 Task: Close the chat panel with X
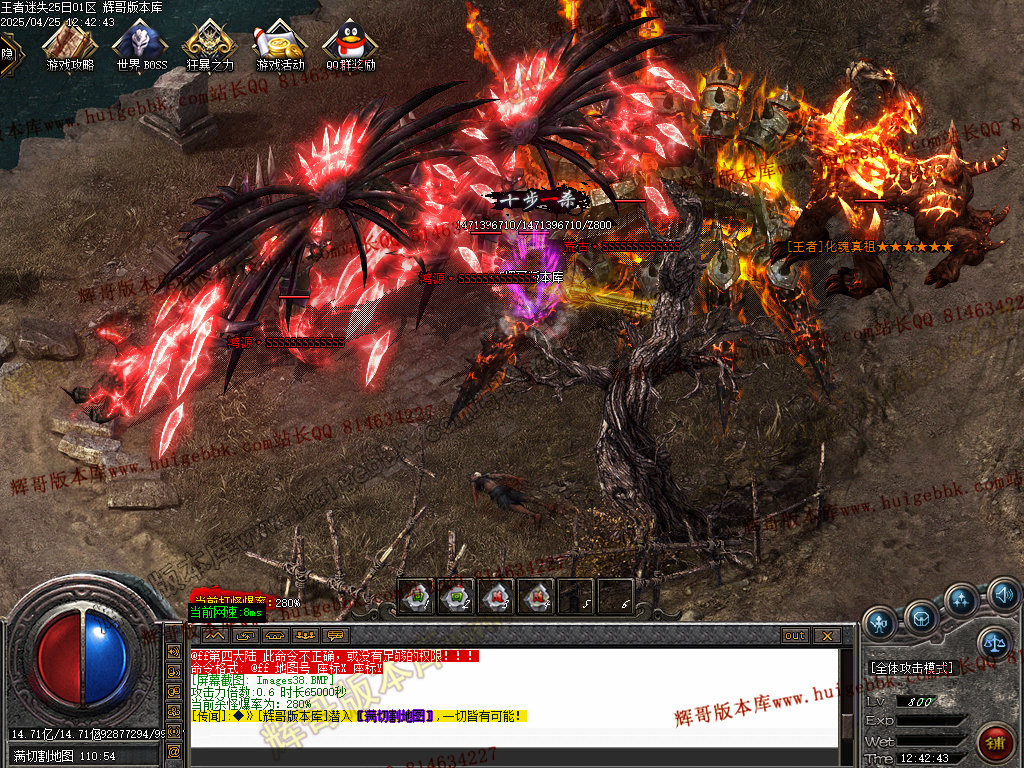[826, 635]
